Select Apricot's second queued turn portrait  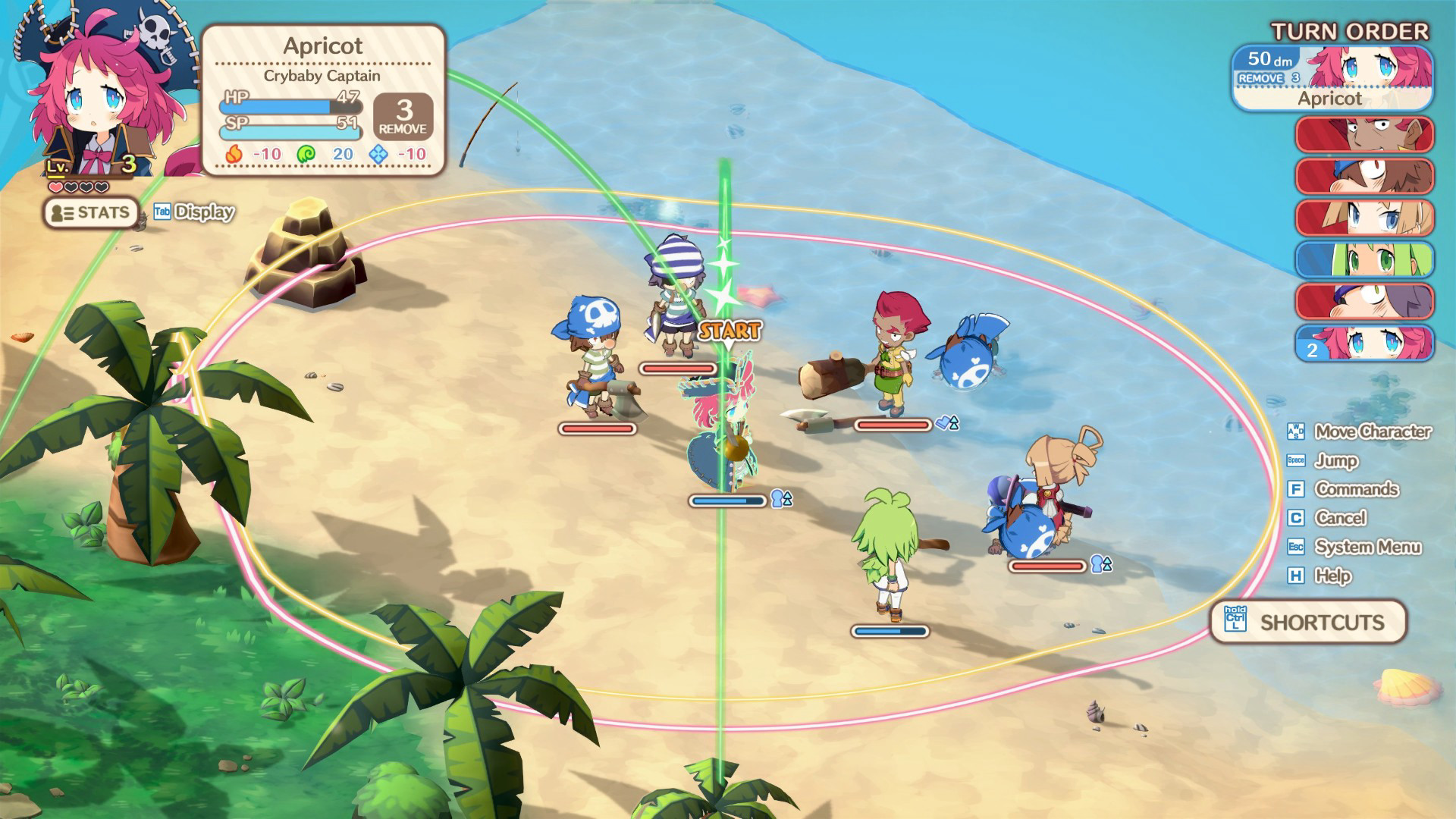[1364, 343]
